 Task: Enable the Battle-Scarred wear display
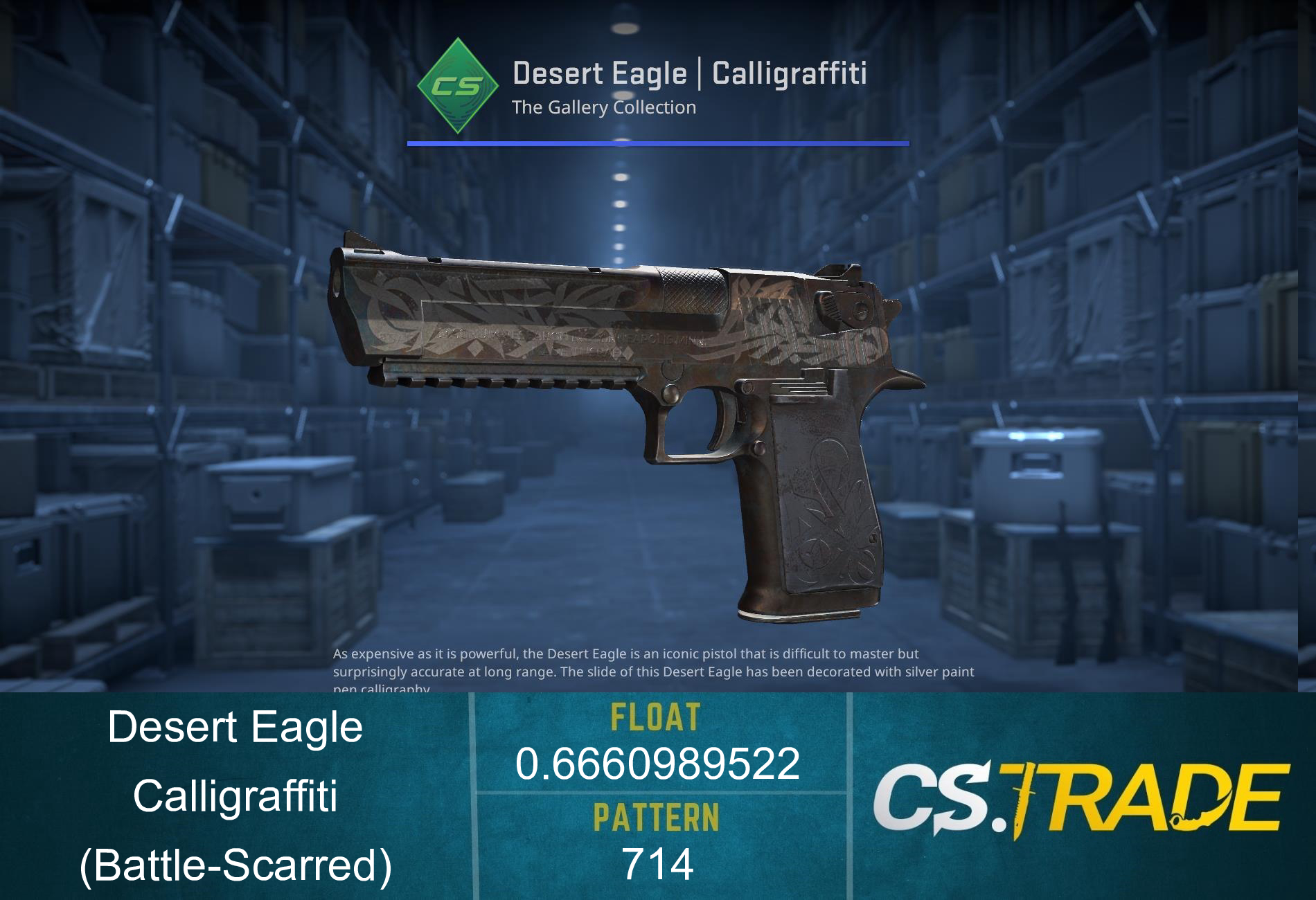235,865
